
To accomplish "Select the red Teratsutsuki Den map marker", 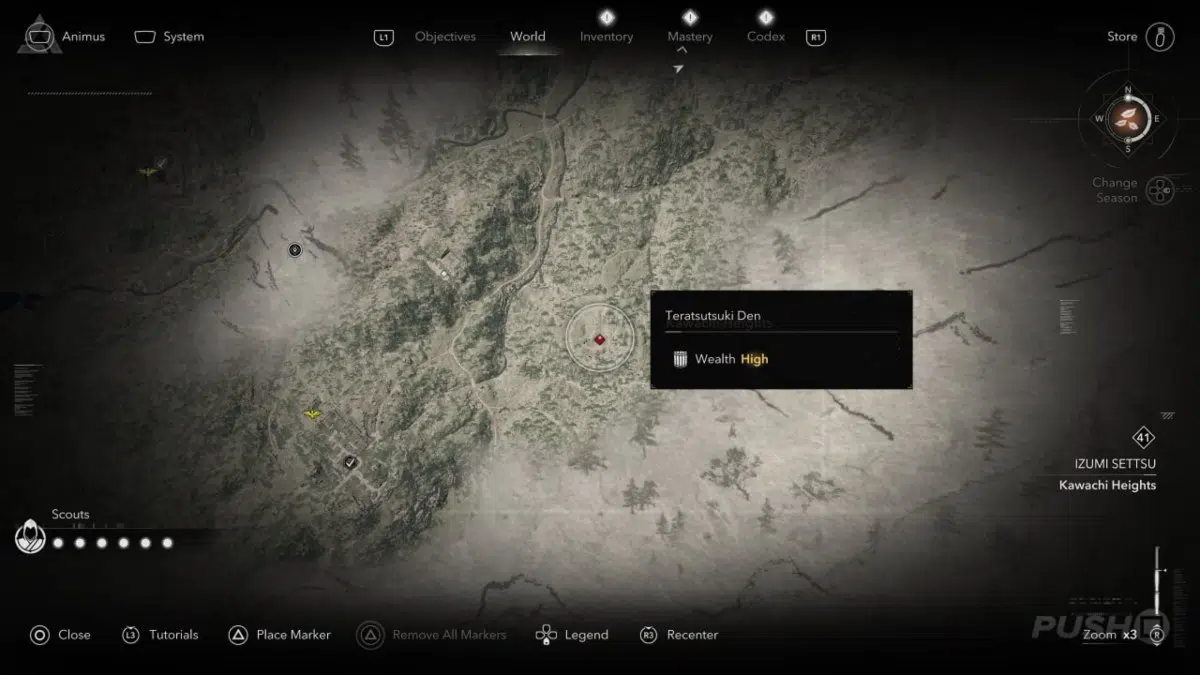I will click(x=599, y=340).
